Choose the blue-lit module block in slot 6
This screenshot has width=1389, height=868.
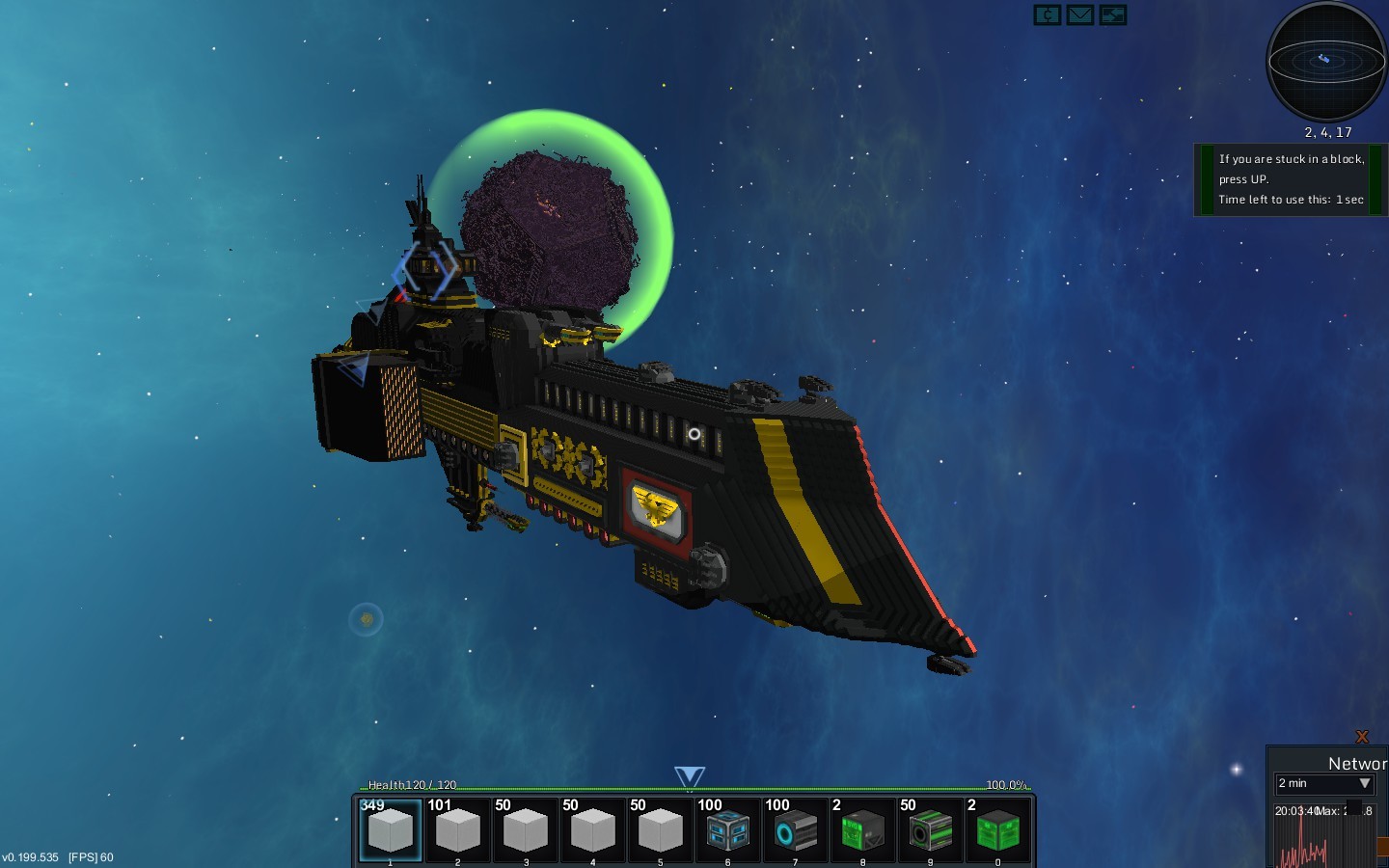pyautogui.click(x=728, y=829)
